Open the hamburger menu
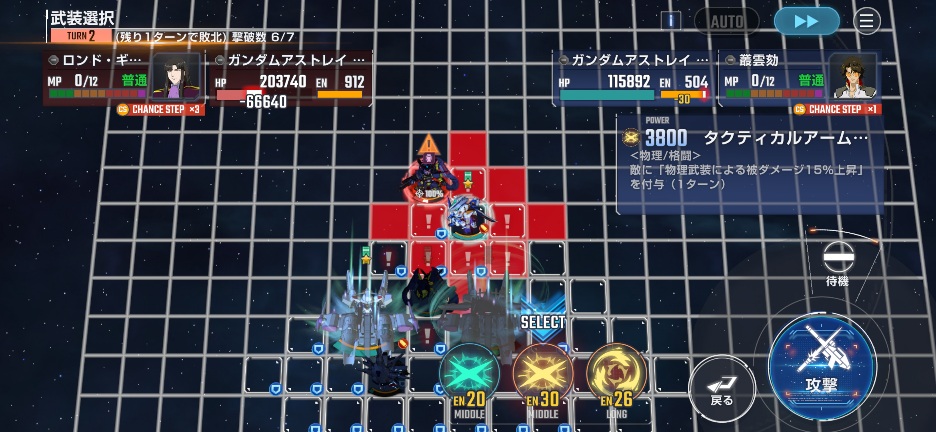The height and width of the screenshot is (432, 936). tap(867, 21)
